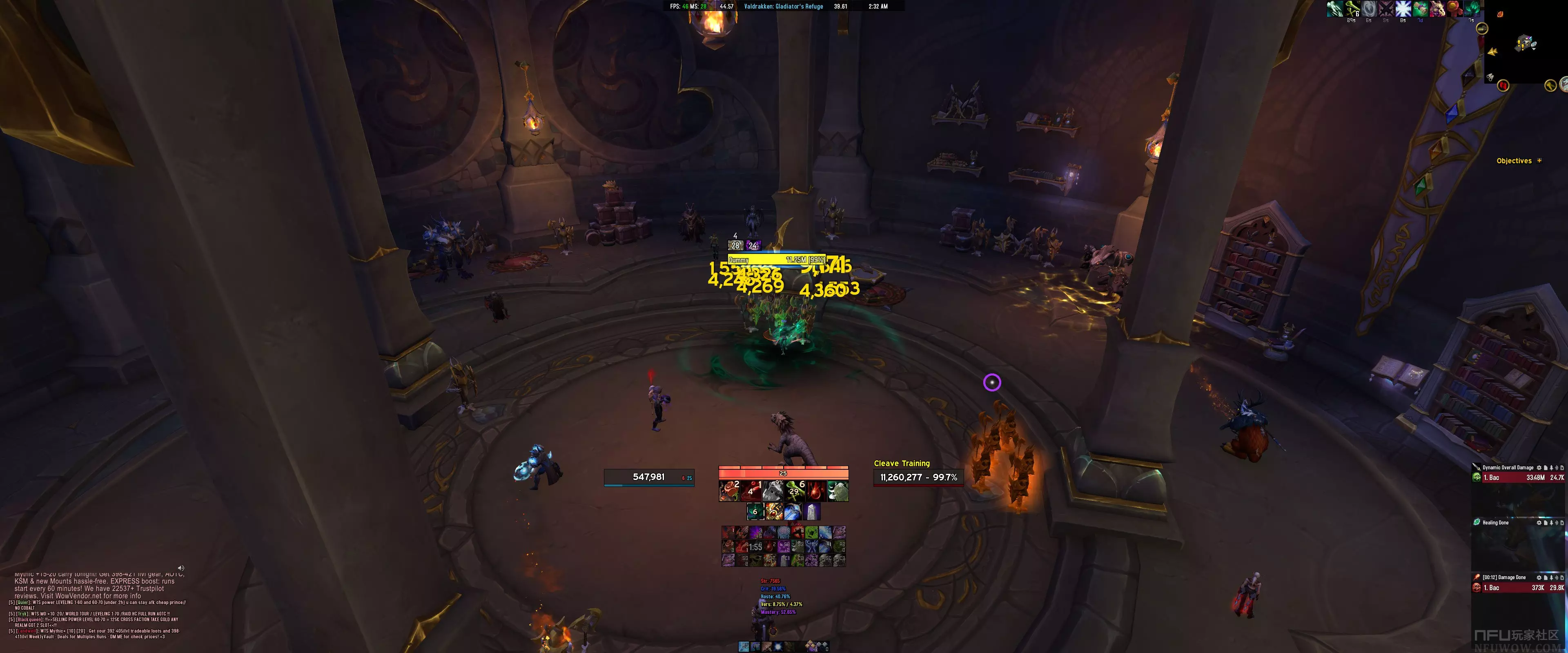
Task: Click the golden key minimap button
Action: (x=1550, y=86)
